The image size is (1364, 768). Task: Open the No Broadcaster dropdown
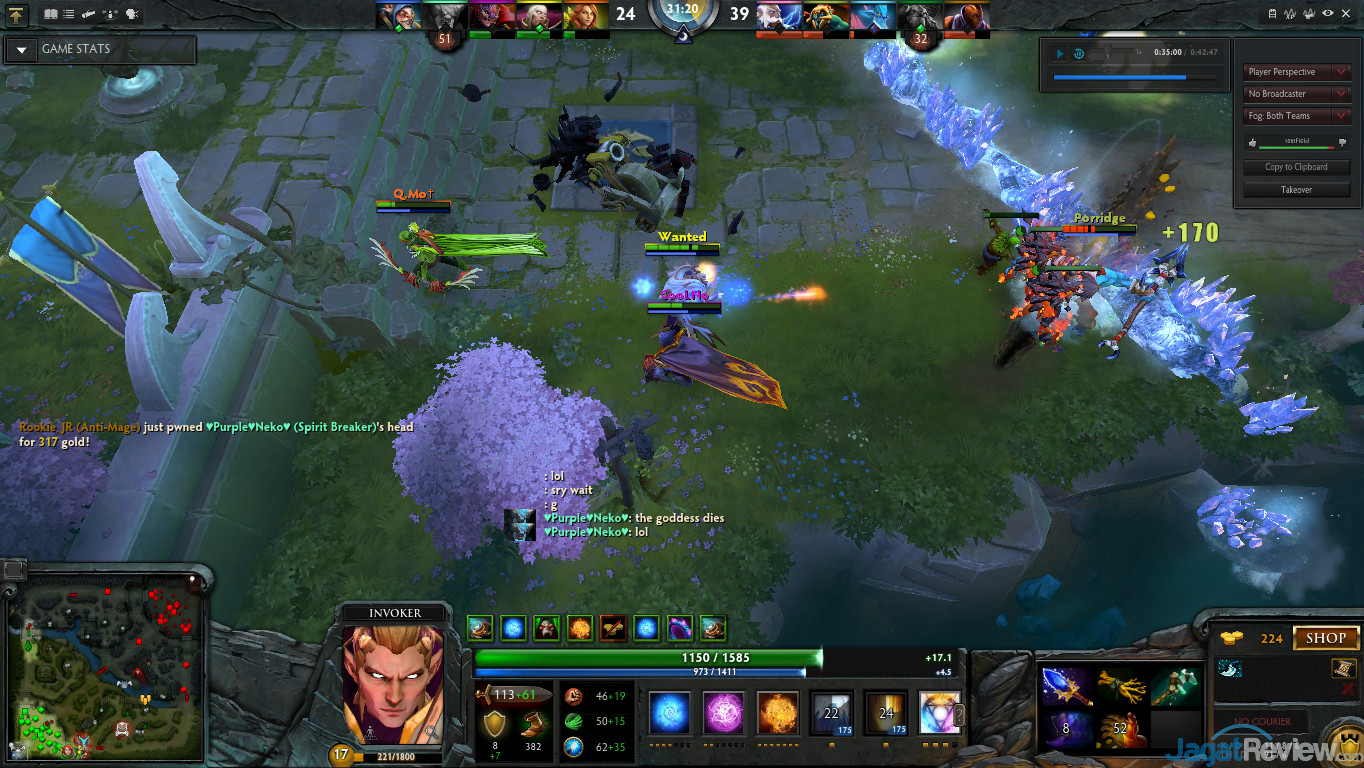pyautogui.click(x=1296, y=94)
